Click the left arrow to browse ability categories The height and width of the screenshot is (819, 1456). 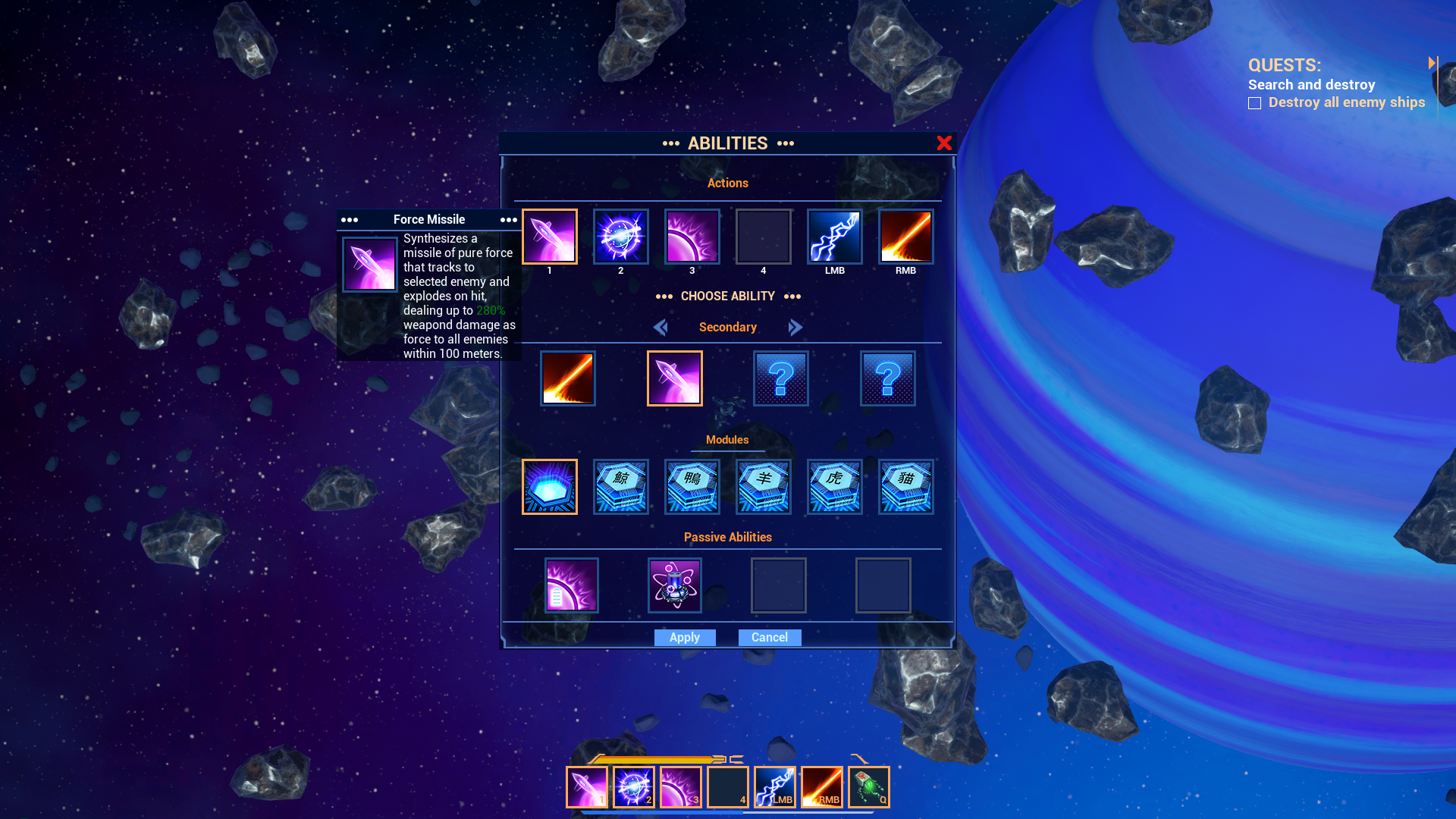(661, 327)
